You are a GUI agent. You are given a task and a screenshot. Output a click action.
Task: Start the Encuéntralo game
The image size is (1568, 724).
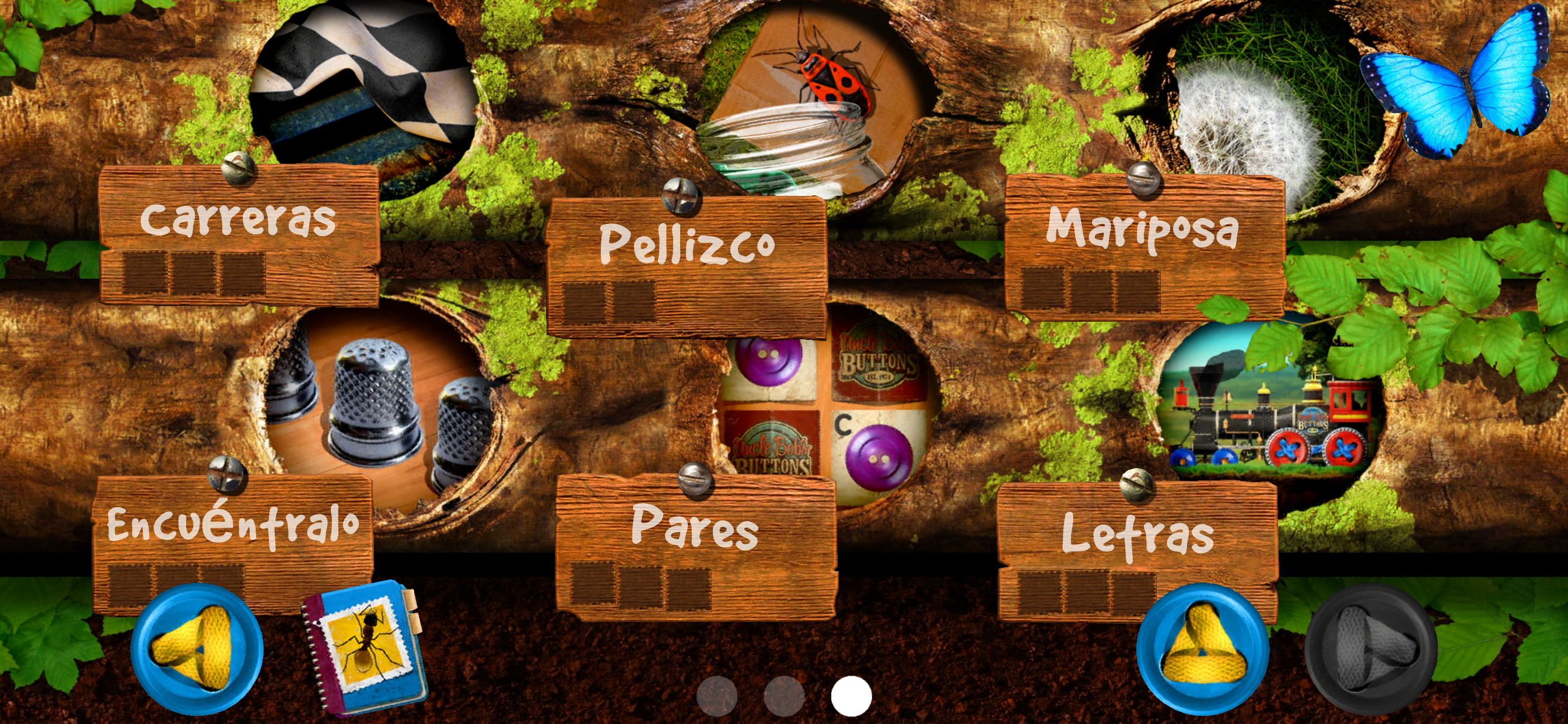[x=233, y=542]
